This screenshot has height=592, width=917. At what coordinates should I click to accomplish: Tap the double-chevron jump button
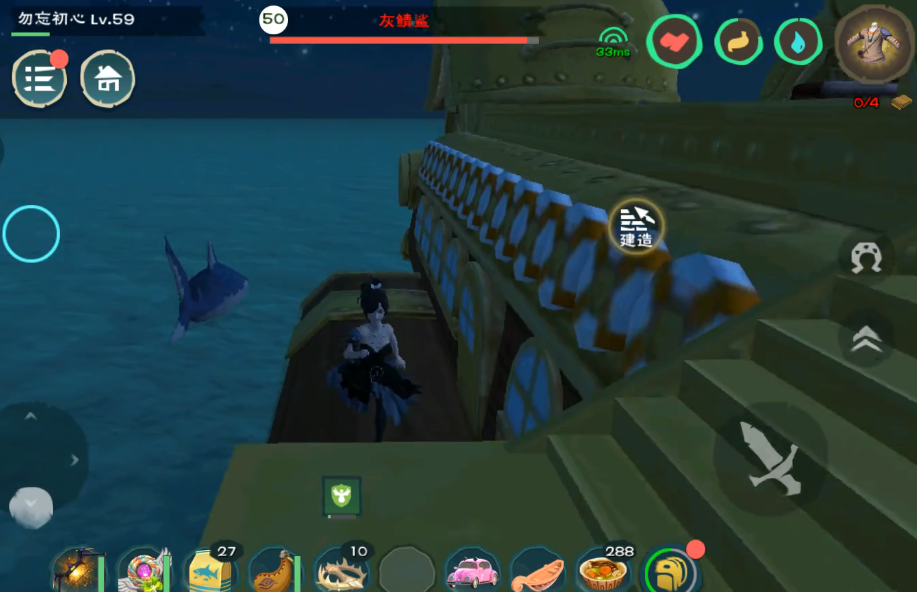coord(866,340)
